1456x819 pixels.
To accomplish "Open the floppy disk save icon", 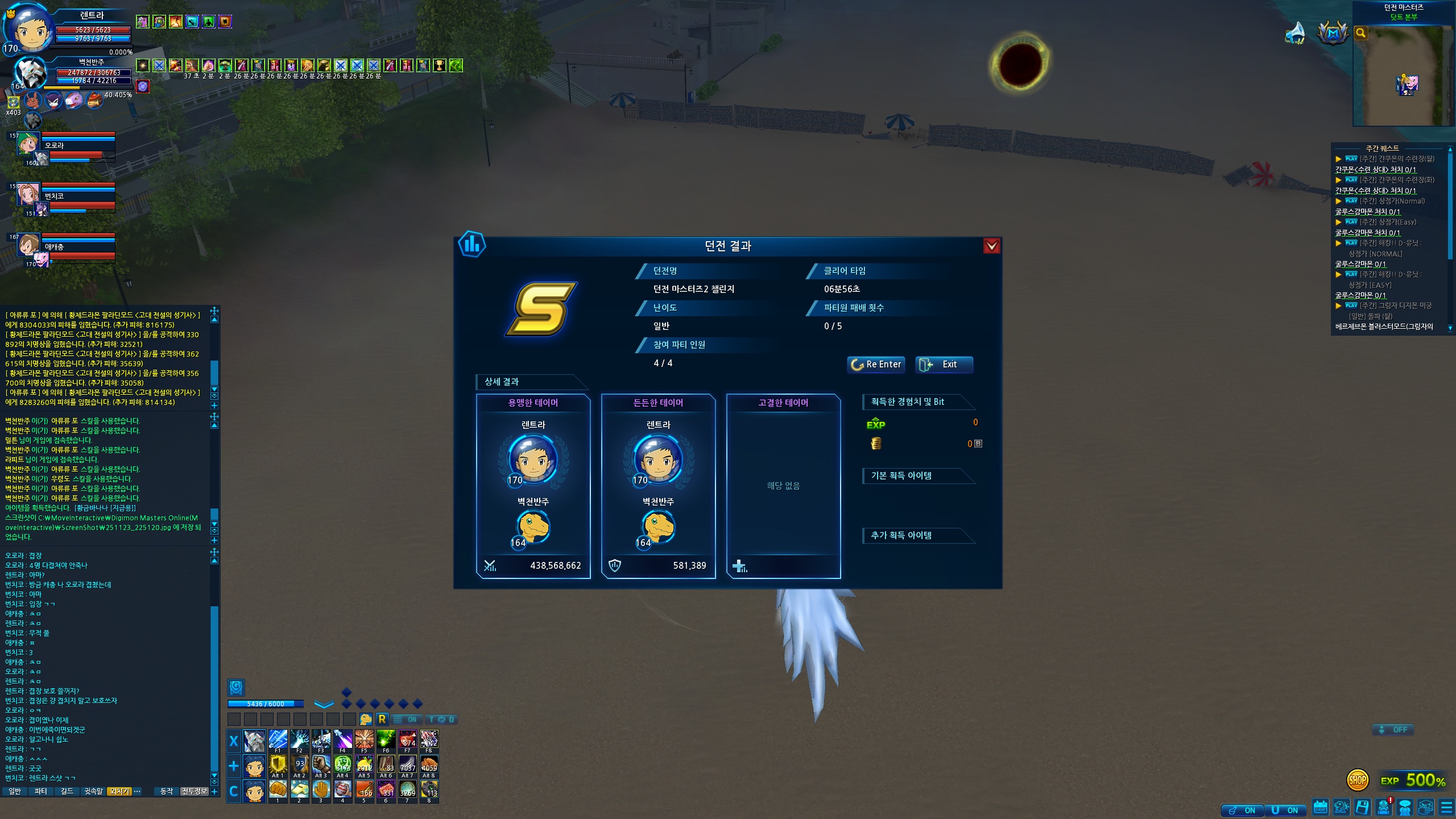I will (x=1362, y=807).
